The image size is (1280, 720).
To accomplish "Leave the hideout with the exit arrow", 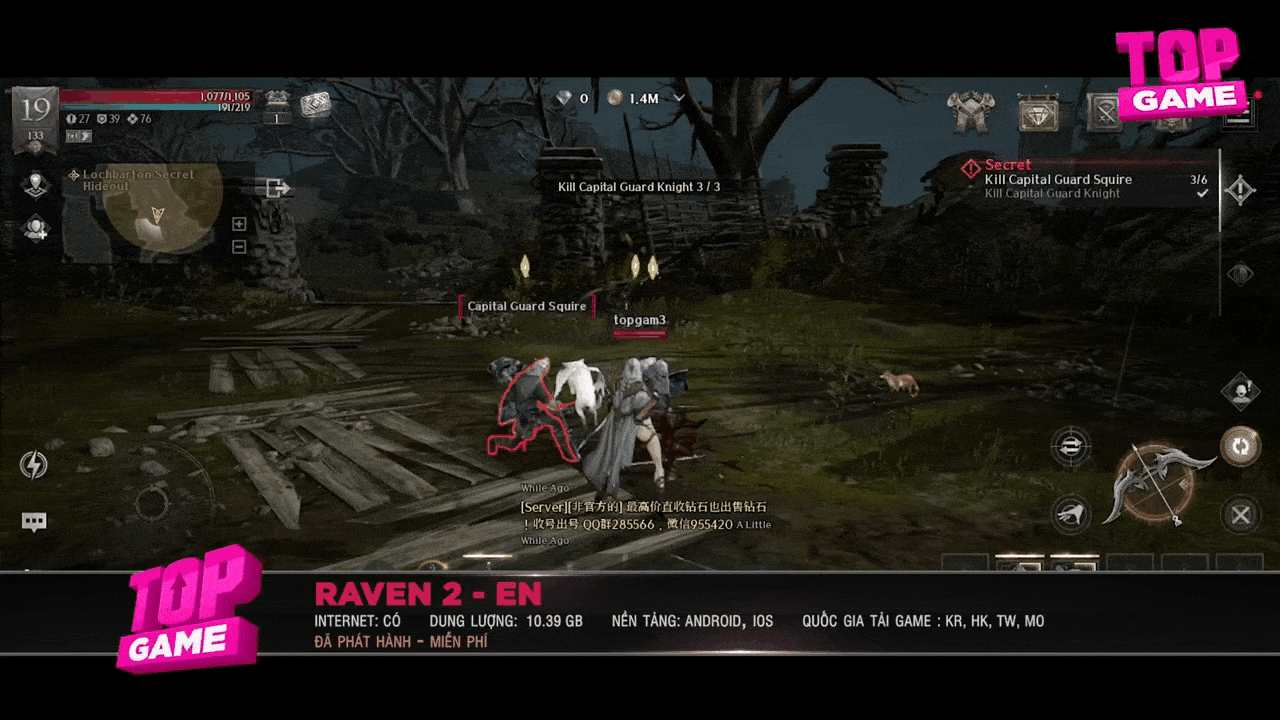I will pos(277,188).
